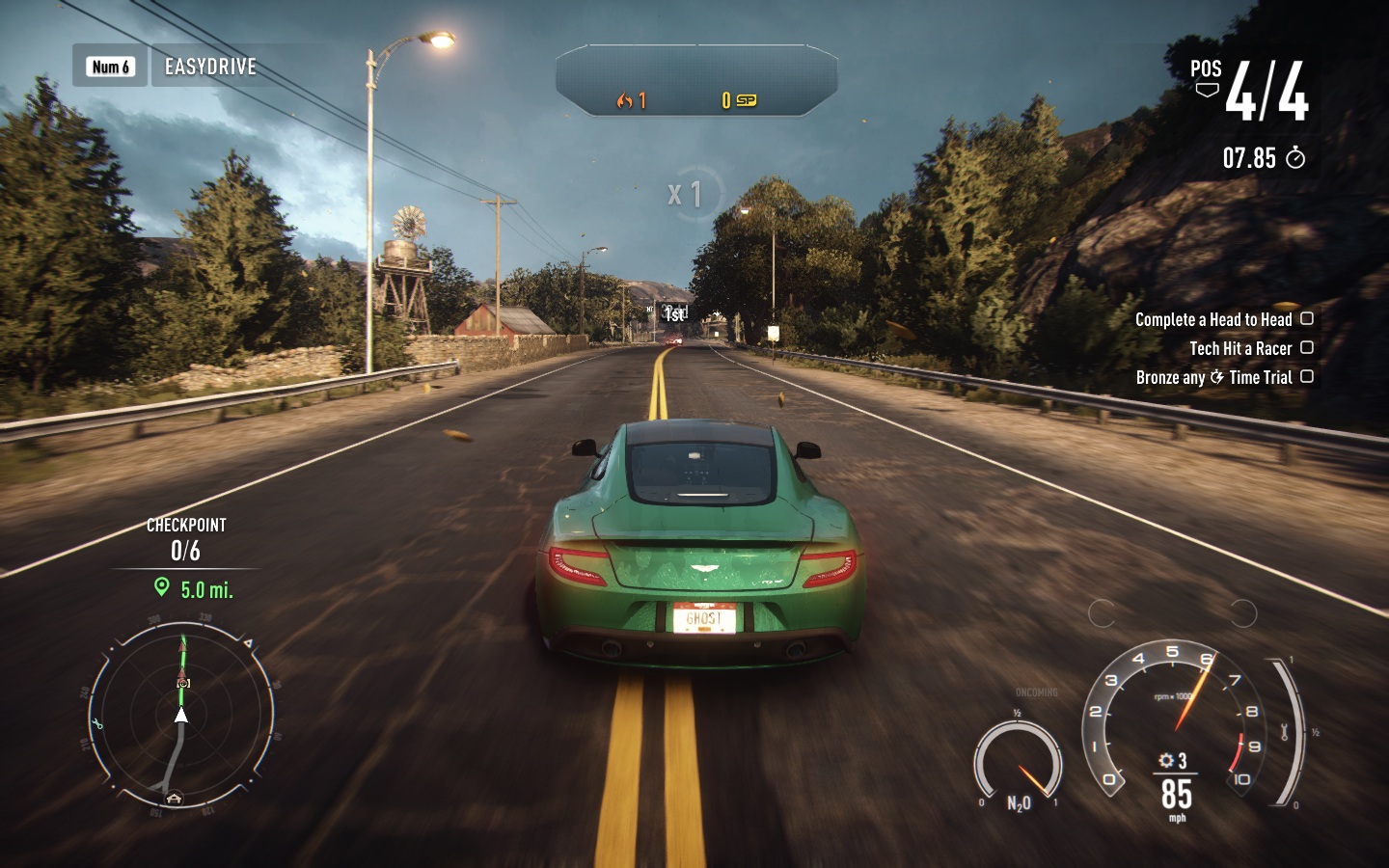The height and width of the screenshot is (868, 1389).
Task: Click the circular minimap
Action: (x=181, y=715)
